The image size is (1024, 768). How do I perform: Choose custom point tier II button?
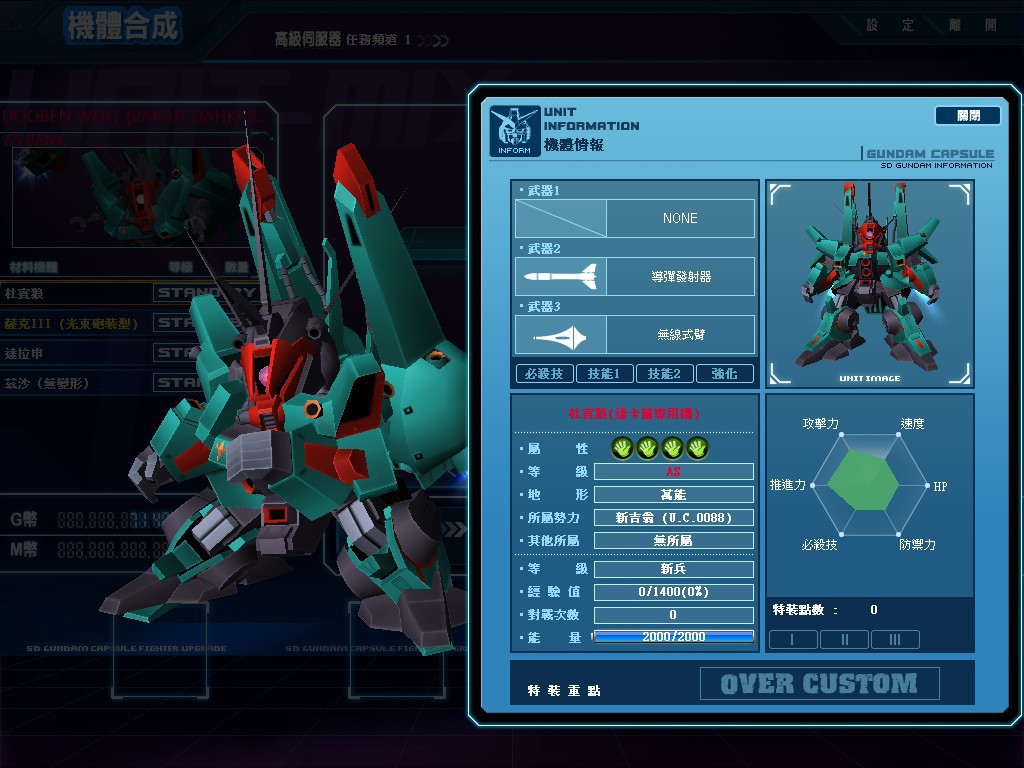coord(844,640)
